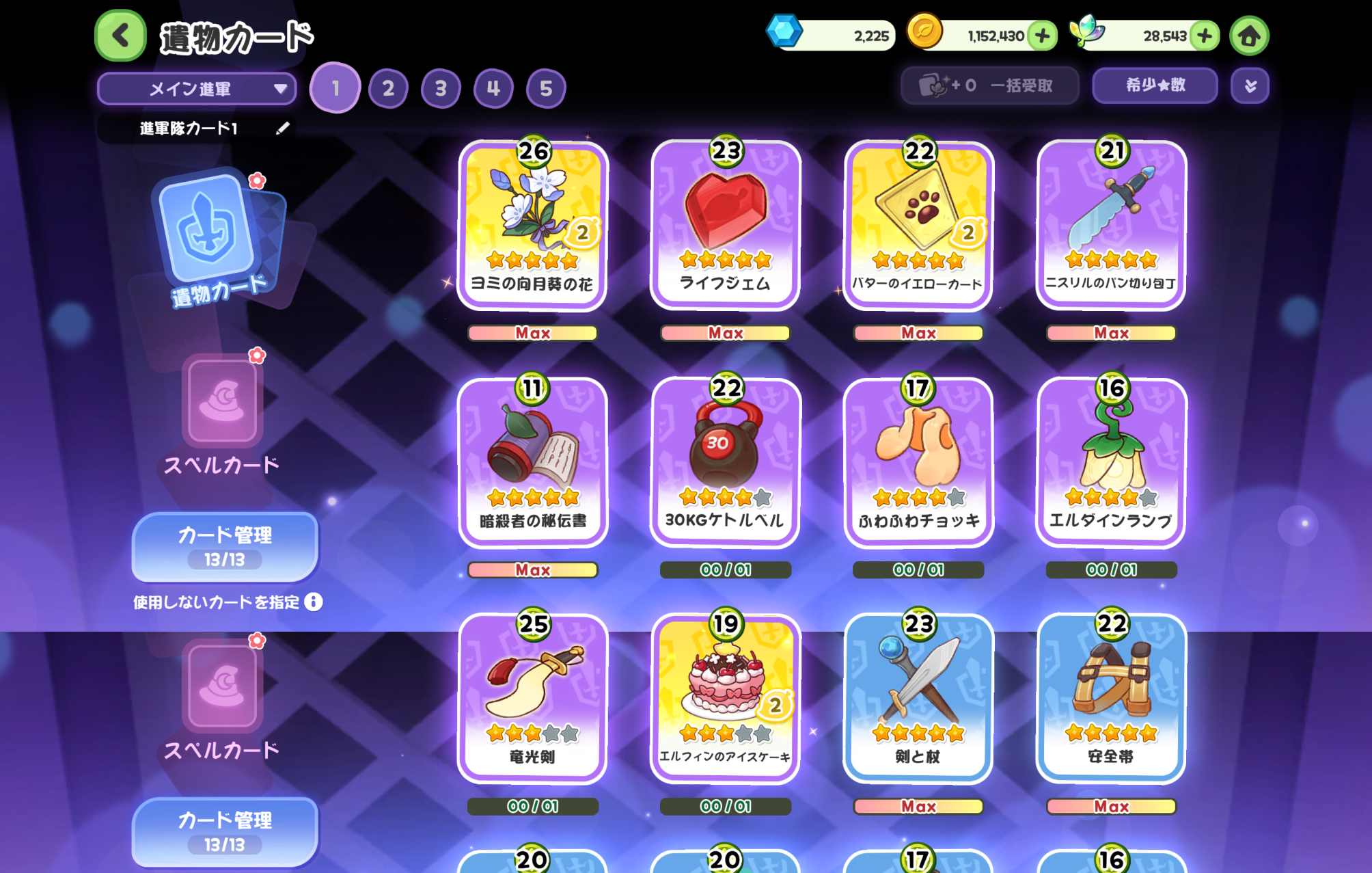Open the 希少★散 sort button
The image size is (1372, 873).
pyautogui.click(x=1155, y=85)
